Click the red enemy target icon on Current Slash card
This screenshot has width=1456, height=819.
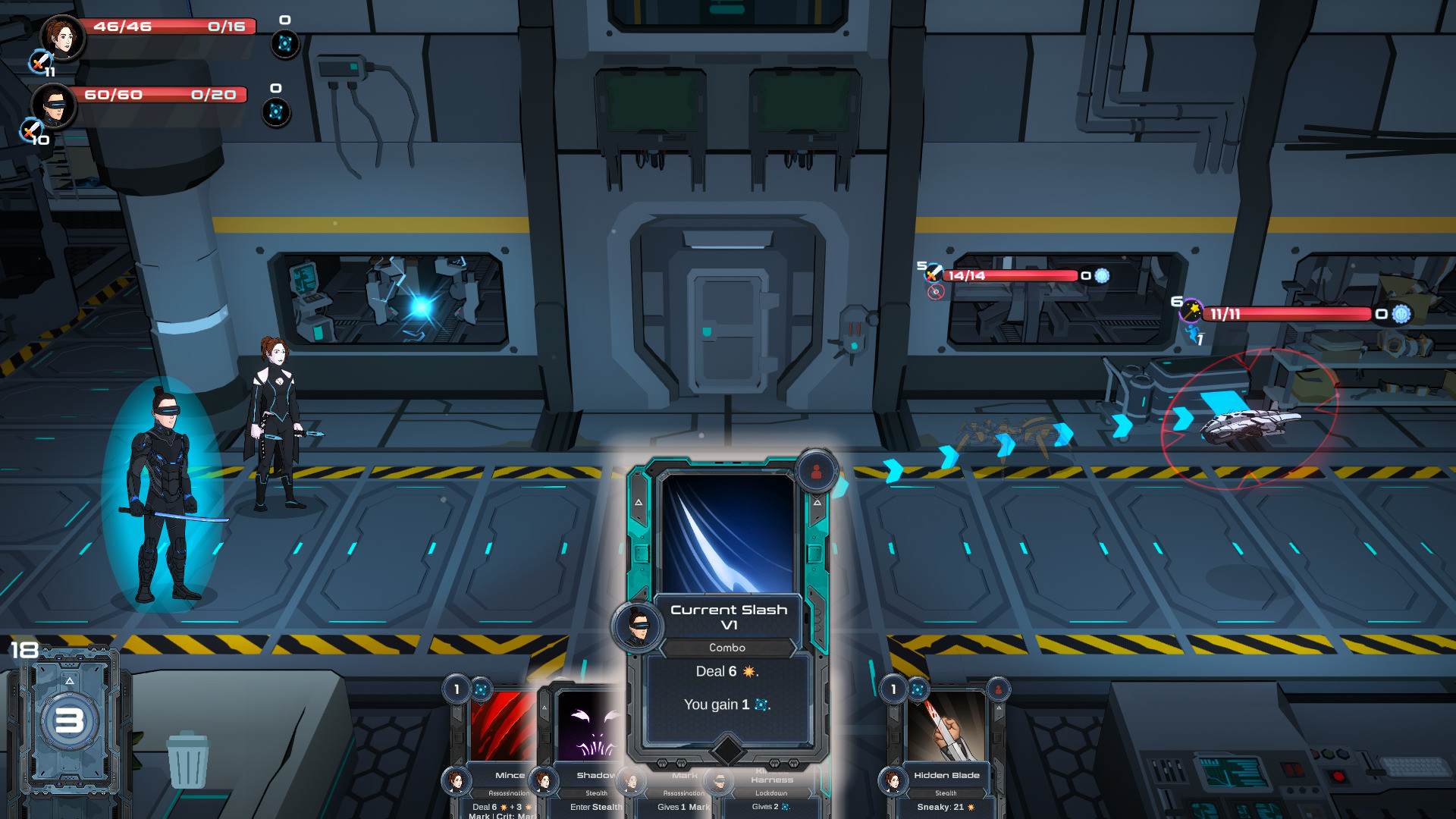[x=815, y=472]
